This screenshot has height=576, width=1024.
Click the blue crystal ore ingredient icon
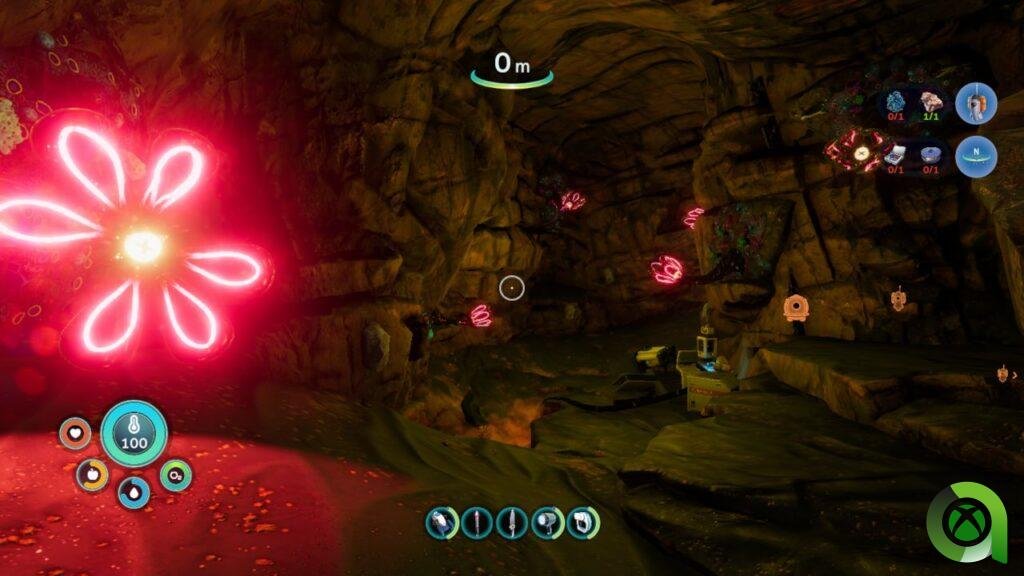point(896,103)
